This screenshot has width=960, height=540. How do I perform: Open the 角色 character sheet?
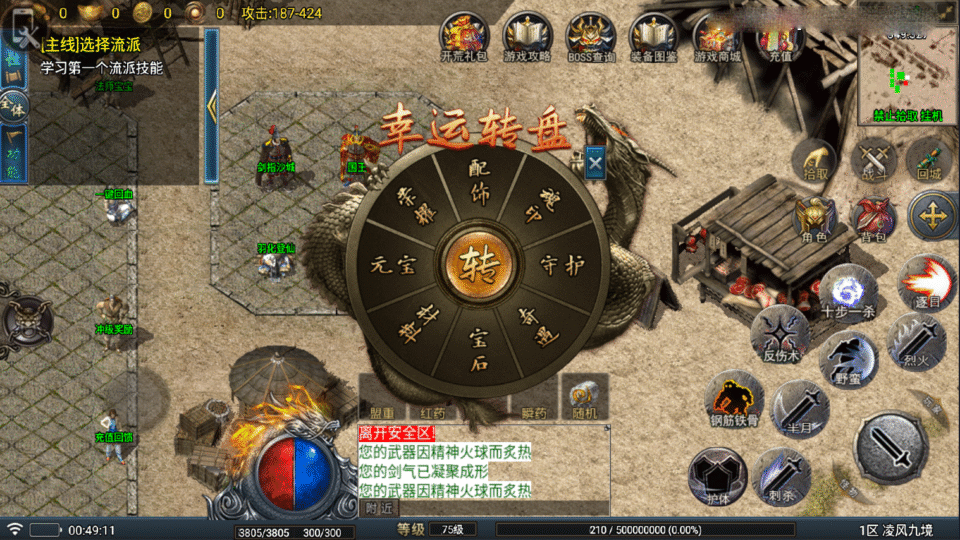pyautogui.click(x=814, y=218)
